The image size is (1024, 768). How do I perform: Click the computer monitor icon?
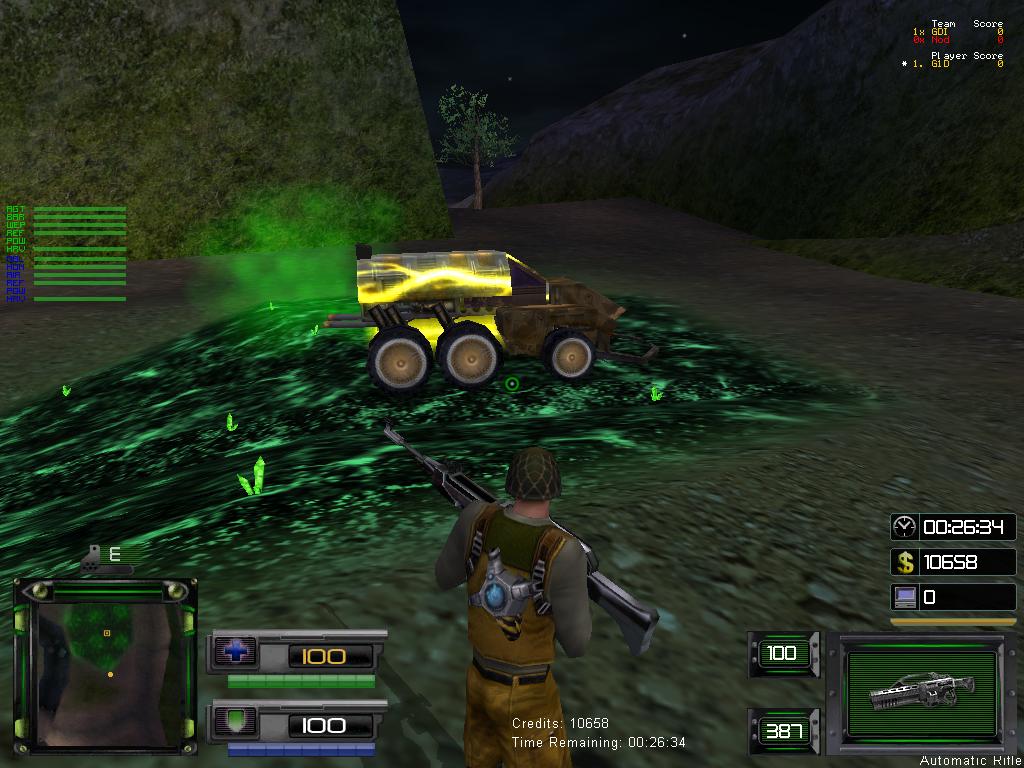(904, 597)
